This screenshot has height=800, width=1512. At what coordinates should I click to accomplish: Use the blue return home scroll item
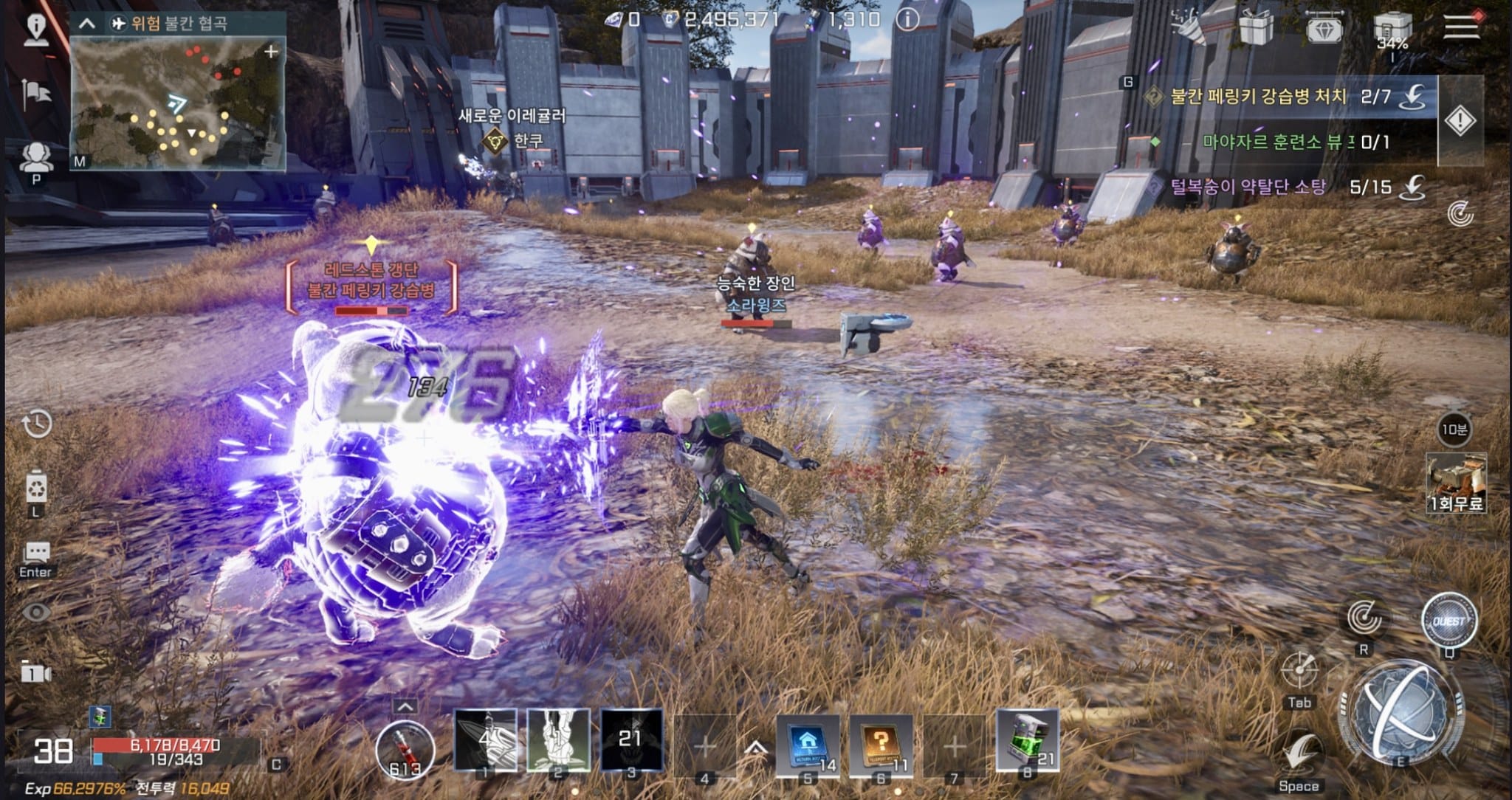pyautogui.click(x=807, y=744)
